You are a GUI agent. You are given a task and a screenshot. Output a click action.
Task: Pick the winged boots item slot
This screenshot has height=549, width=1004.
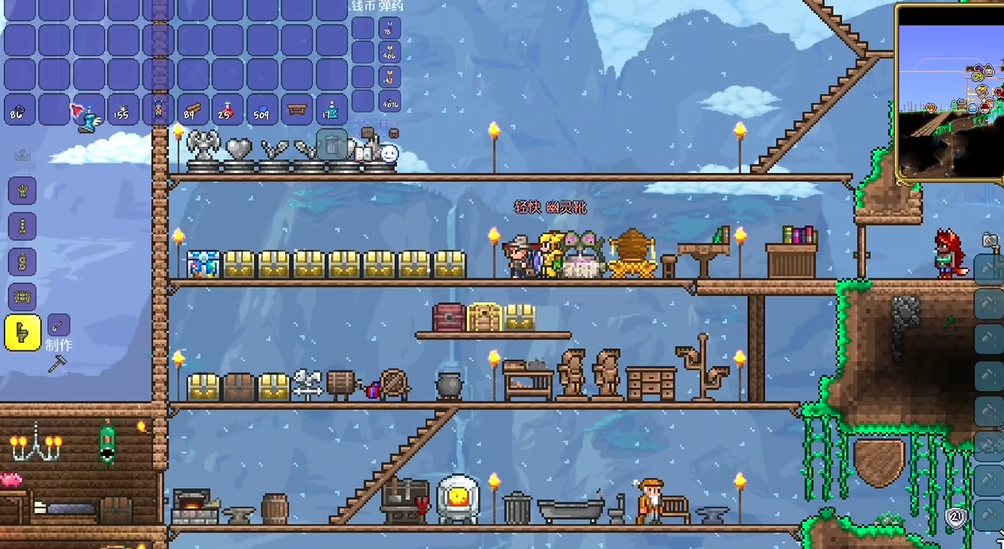pyautogui.click(x=89, y=111)
